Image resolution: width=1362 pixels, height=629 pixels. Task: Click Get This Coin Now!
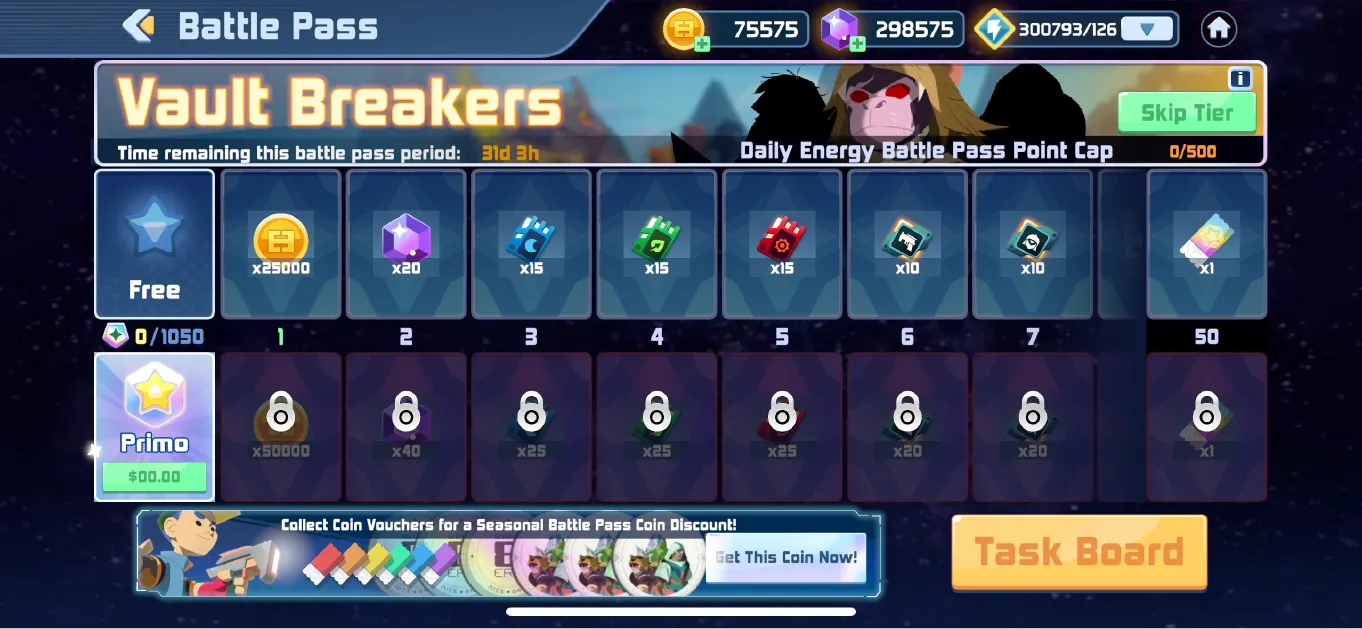(x=786, y=557)
